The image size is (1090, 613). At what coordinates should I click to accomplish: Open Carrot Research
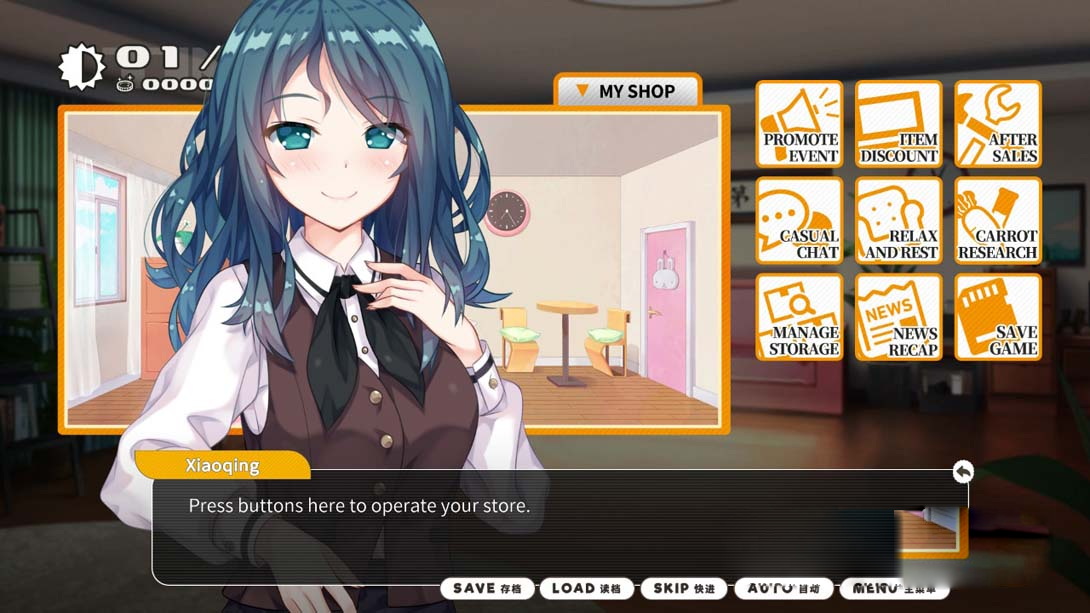tap(997, 221)
